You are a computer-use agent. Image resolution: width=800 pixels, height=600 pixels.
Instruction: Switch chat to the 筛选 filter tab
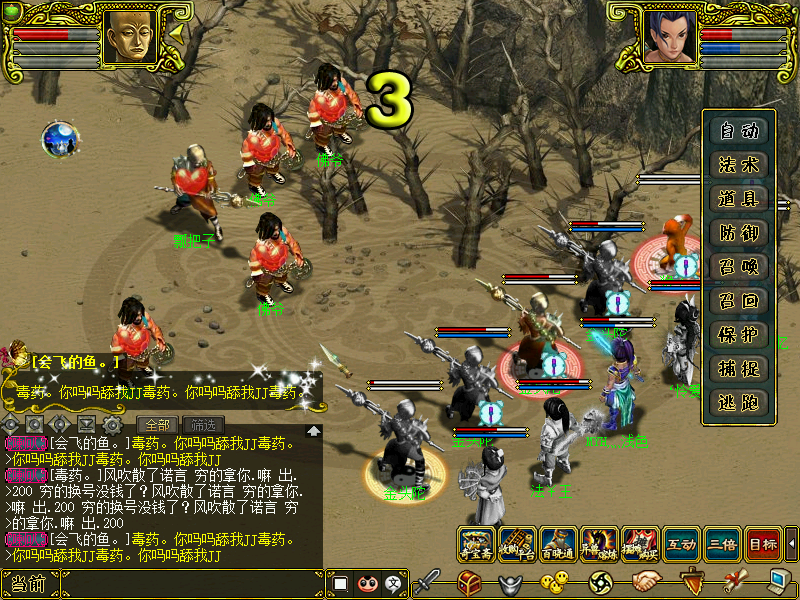[x=203, y=424]
